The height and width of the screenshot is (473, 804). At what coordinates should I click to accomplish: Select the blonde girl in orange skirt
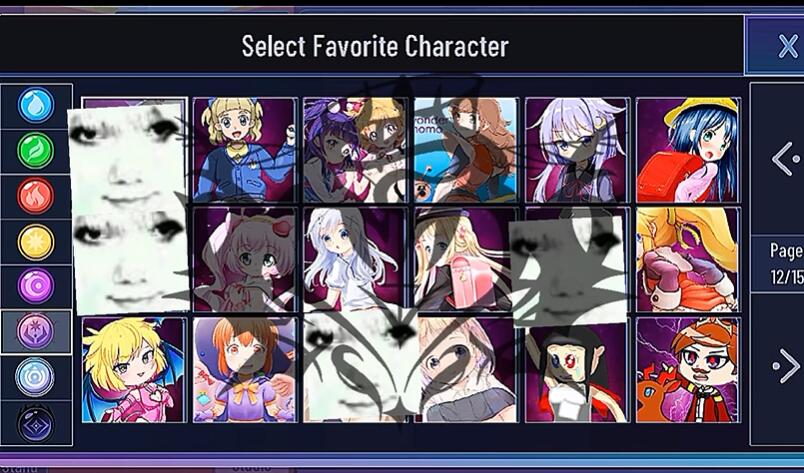[688, 259]
